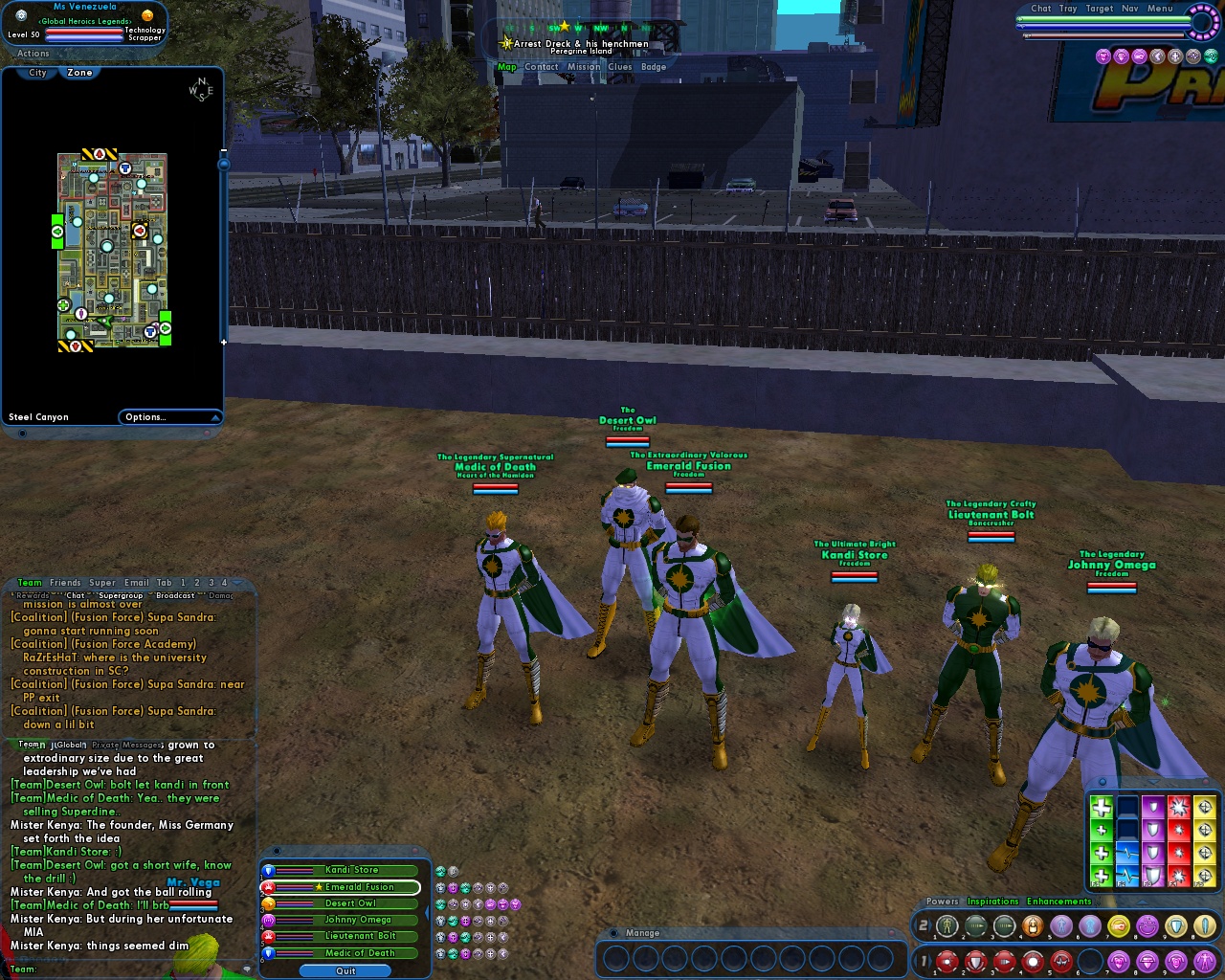
Task: Toggle the Chat window button
Action: pos(1041,9)
